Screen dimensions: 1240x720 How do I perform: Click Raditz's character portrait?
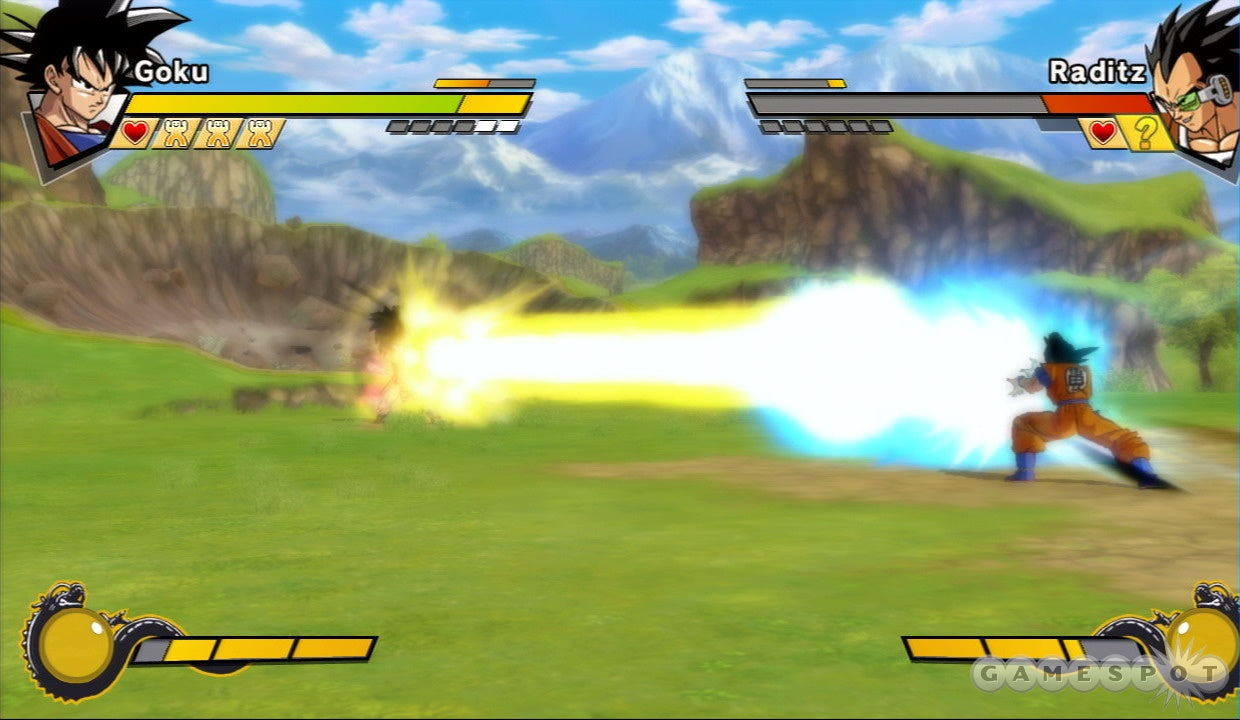(x=1190, y=85)
